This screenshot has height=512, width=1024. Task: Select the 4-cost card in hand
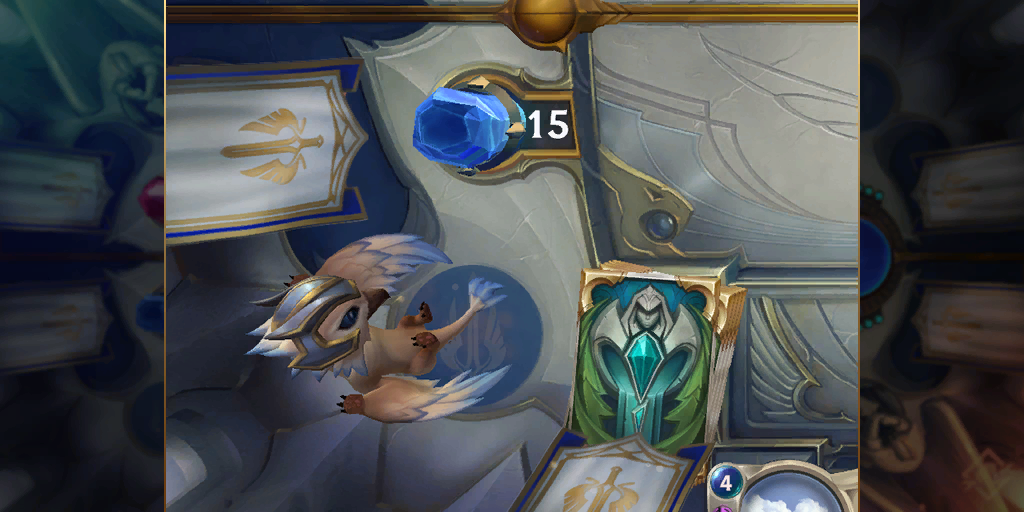click(x=785, y=489)
